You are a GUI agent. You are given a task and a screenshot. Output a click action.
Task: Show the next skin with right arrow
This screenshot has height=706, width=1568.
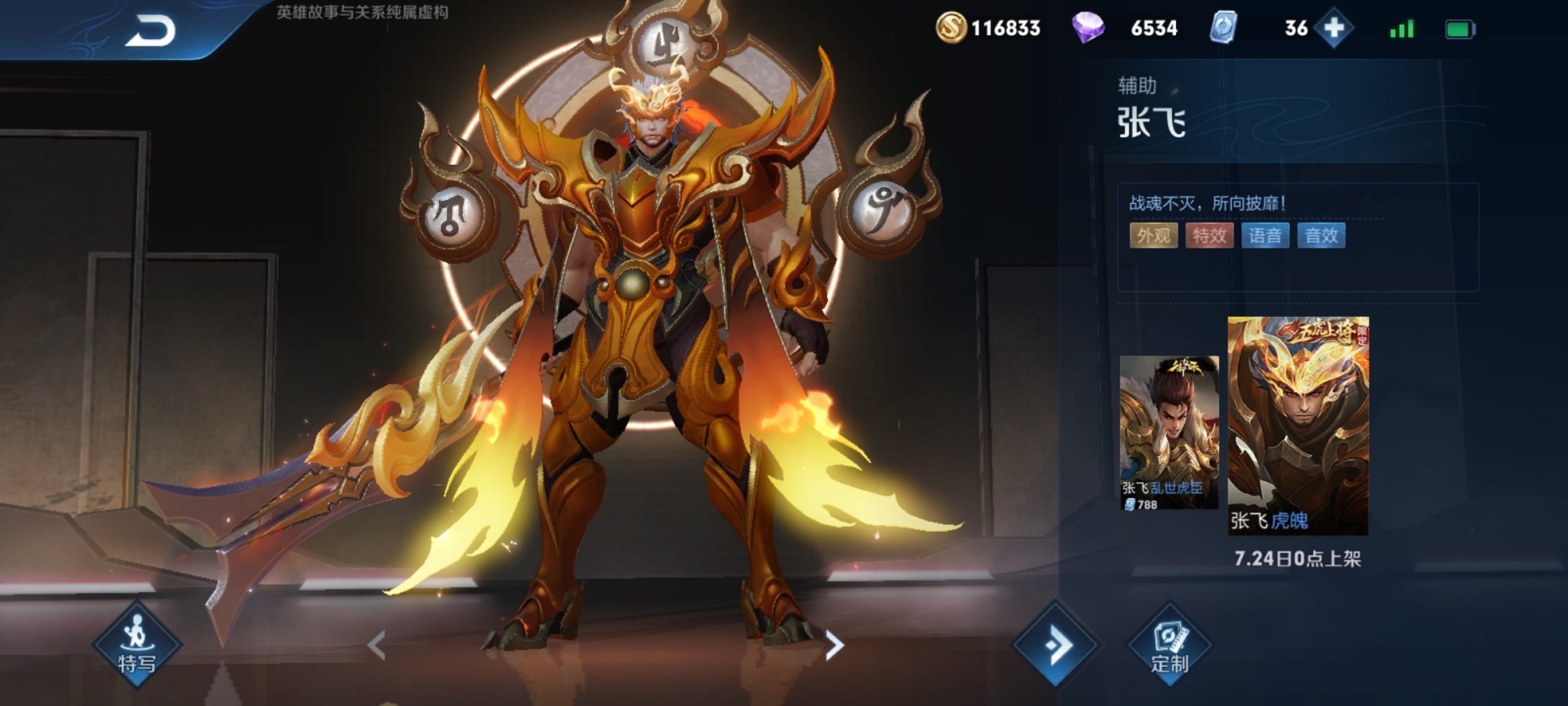(x=834, y=646)
